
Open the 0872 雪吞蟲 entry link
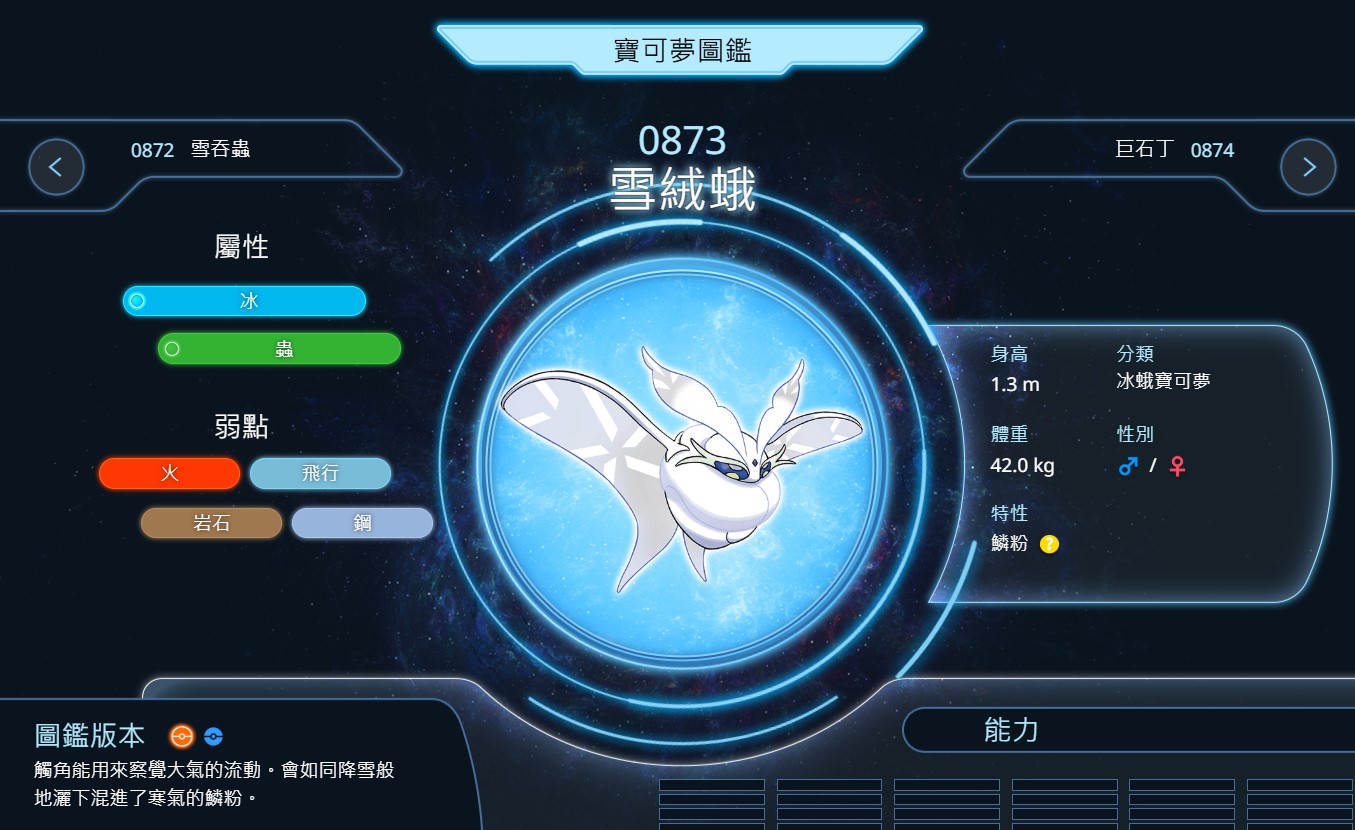click(x=190, y=150)
